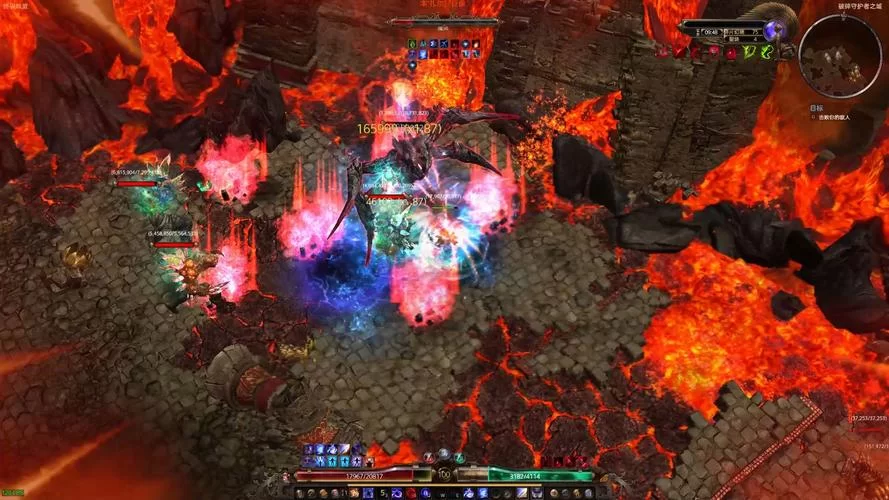Click the circular minimap
889x500 pixels.
[839, 55]
